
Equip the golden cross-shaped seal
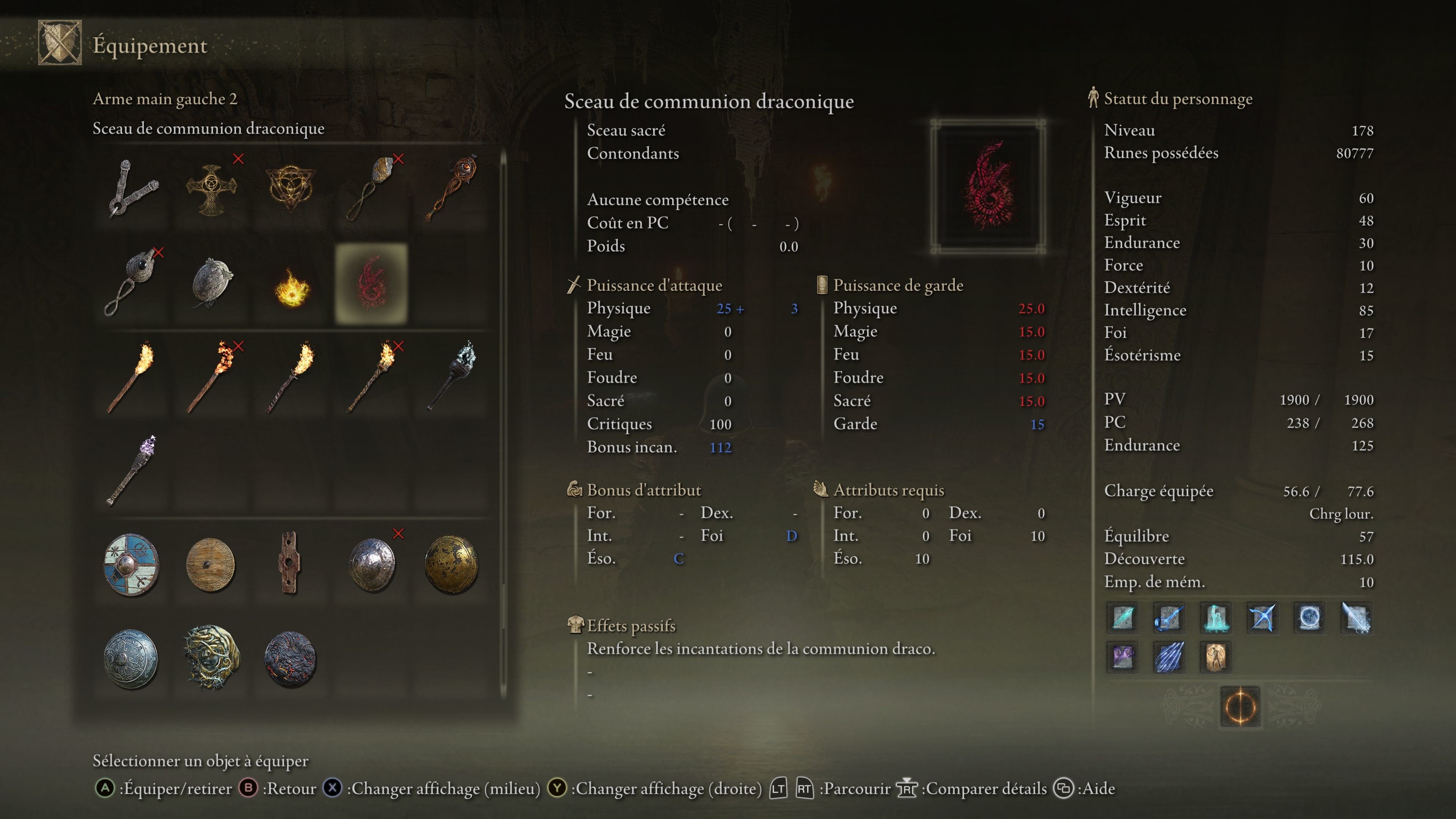(x=212, y=189)
